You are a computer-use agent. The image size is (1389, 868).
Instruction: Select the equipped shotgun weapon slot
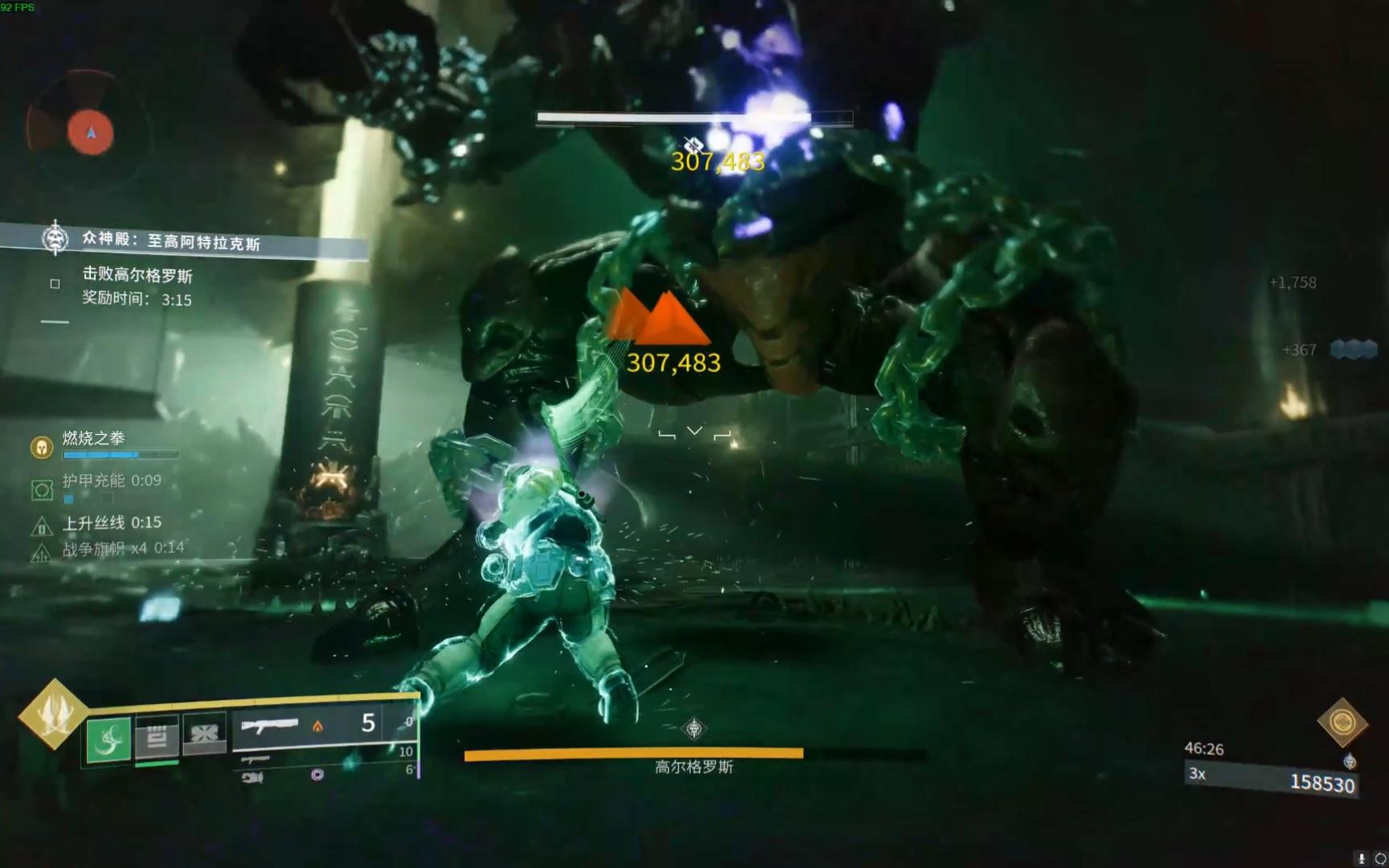point(270,727)
